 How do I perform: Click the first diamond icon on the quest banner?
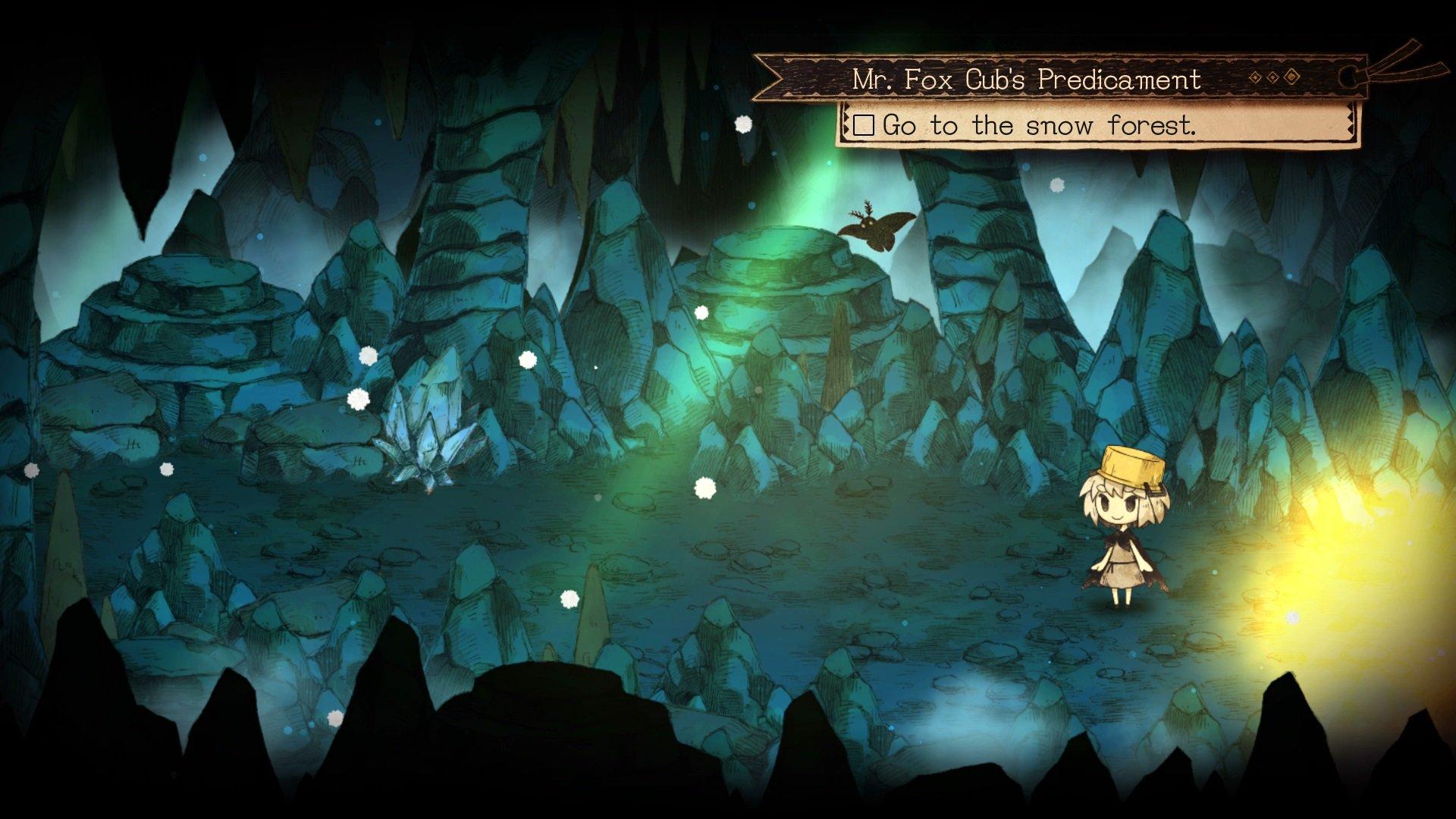coord(1255,77)
